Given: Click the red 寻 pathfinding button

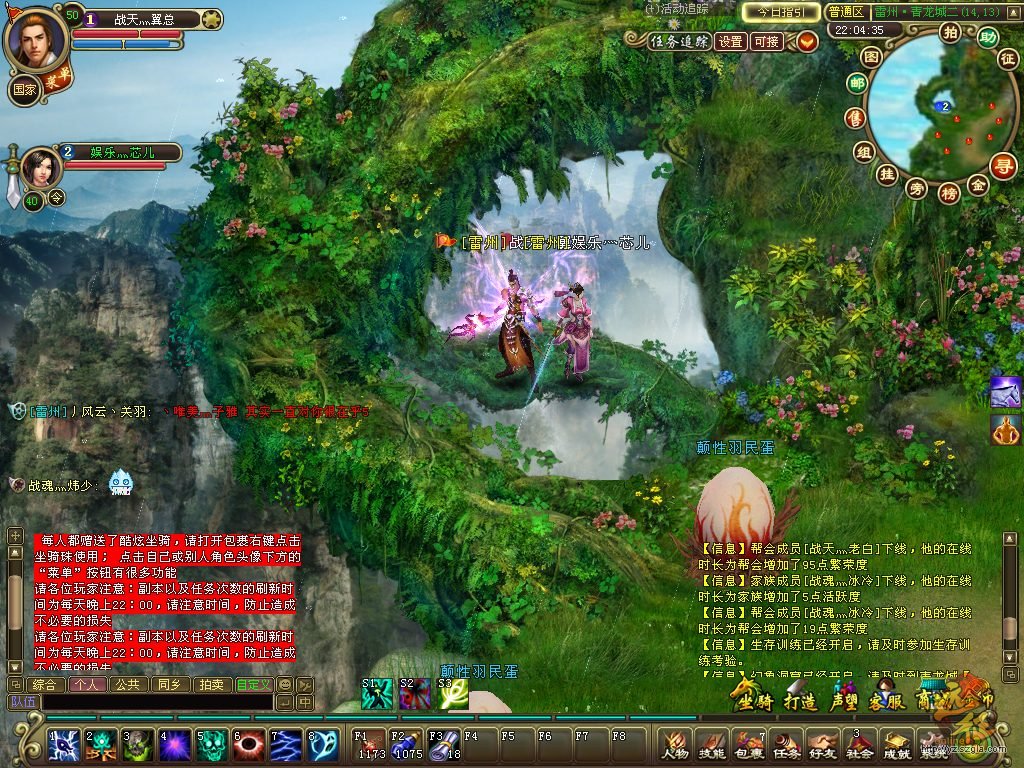Looking at the screenshot, I should click(1003, 165).
